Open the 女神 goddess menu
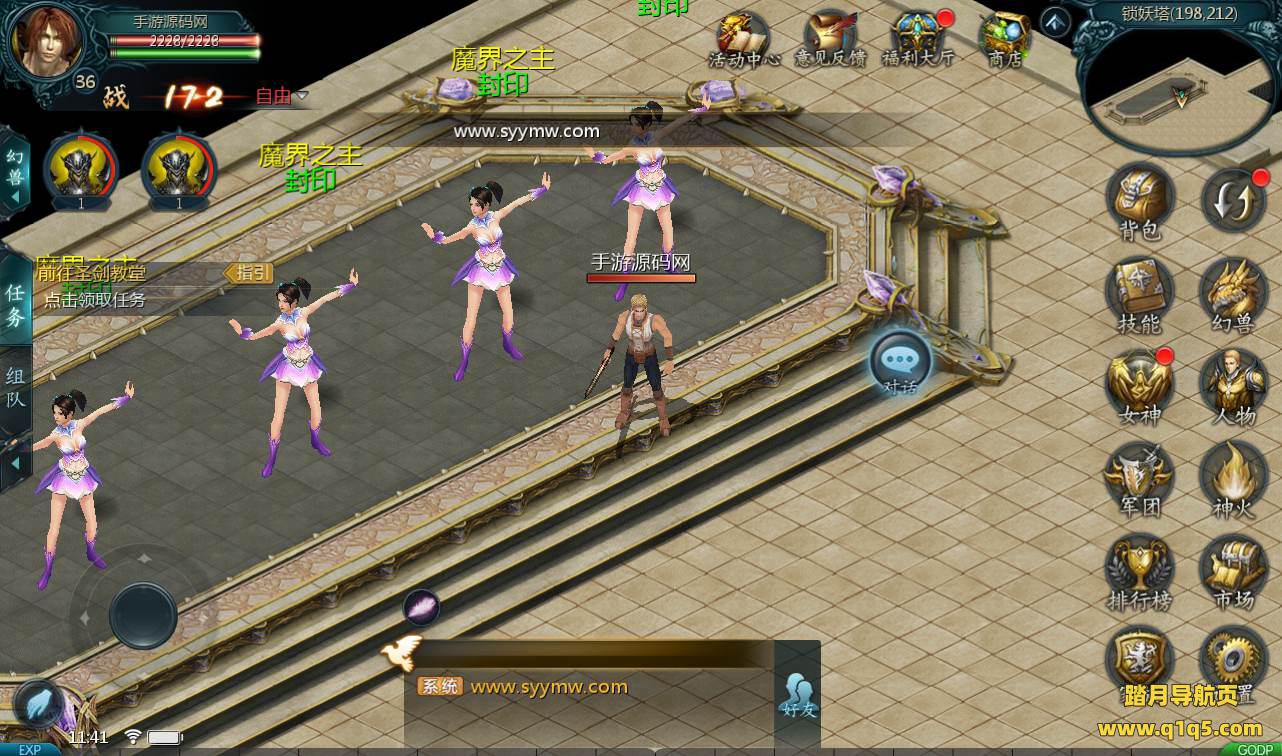1282x756 pixels. tap(1139, 385)
